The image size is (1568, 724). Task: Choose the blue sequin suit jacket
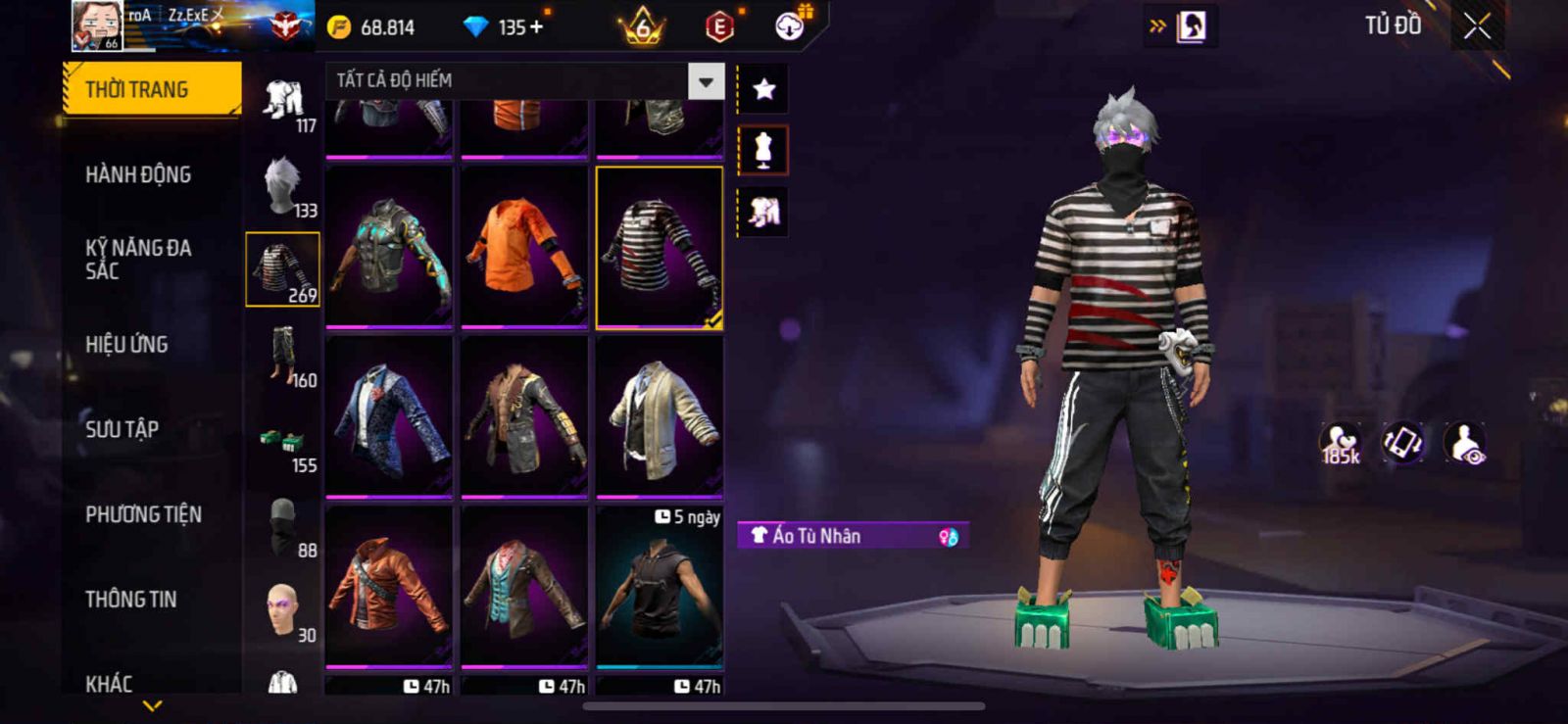point(389,416)
